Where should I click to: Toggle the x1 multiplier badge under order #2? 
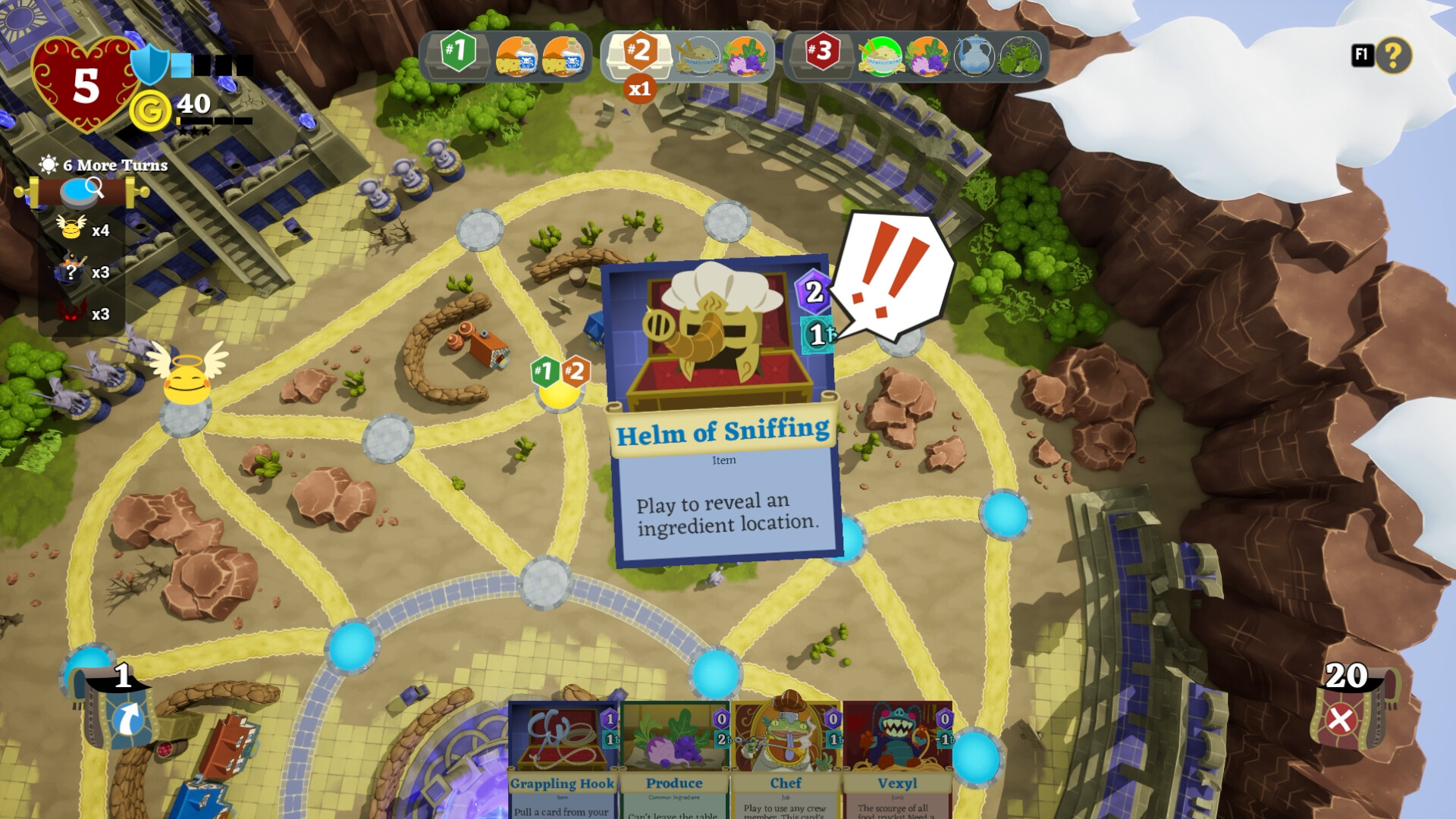click(639, 89)
